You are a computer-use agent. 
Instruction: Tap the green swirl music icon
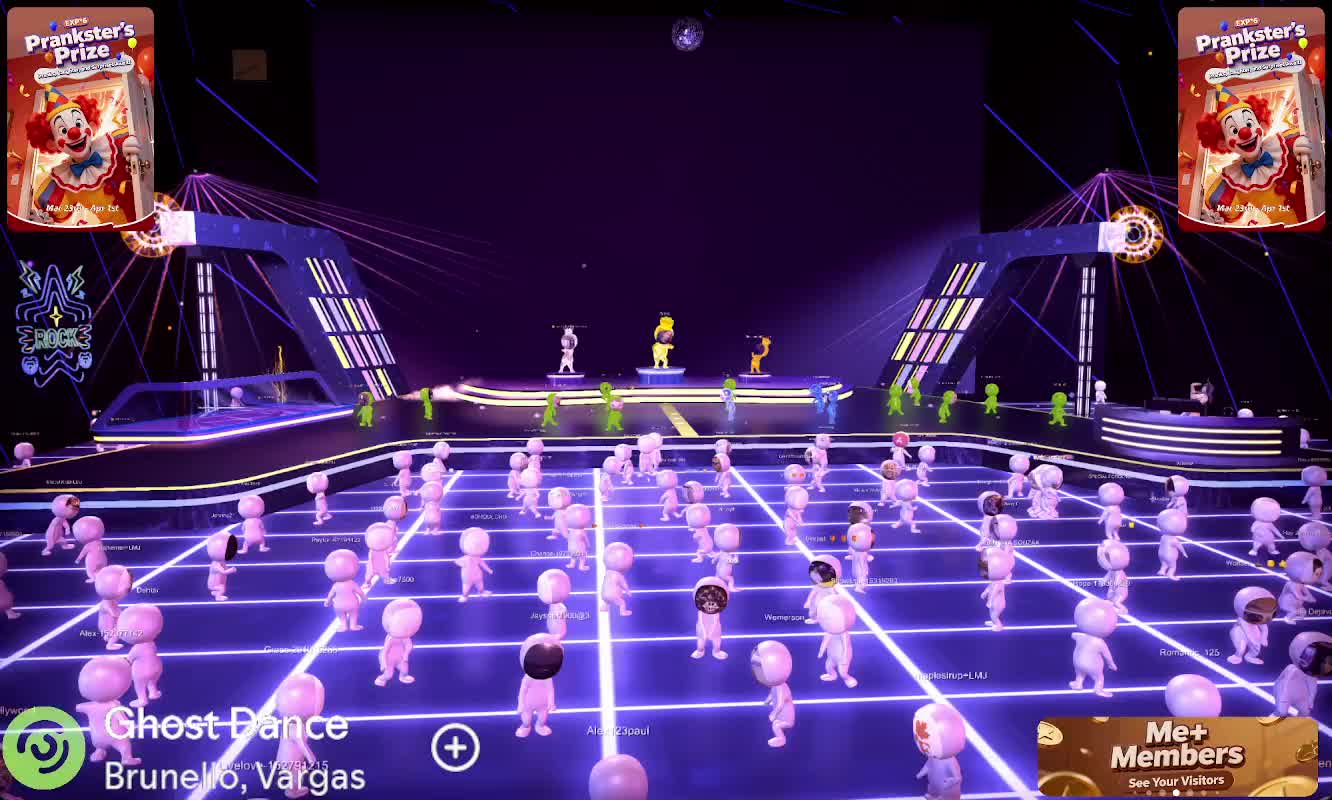(x=43, y=750)
